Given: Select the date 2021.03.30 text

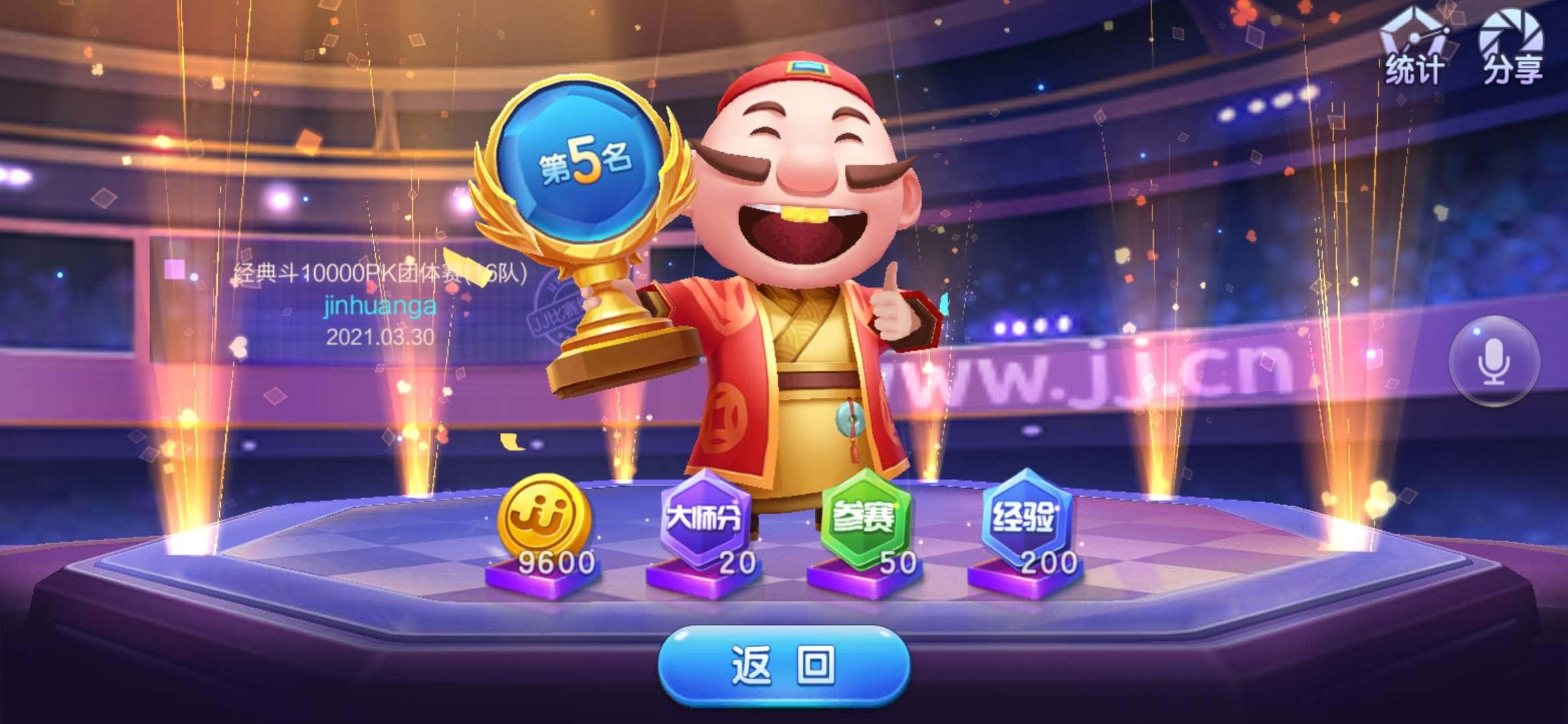Looking at the screenshot, I should point(379,339).
